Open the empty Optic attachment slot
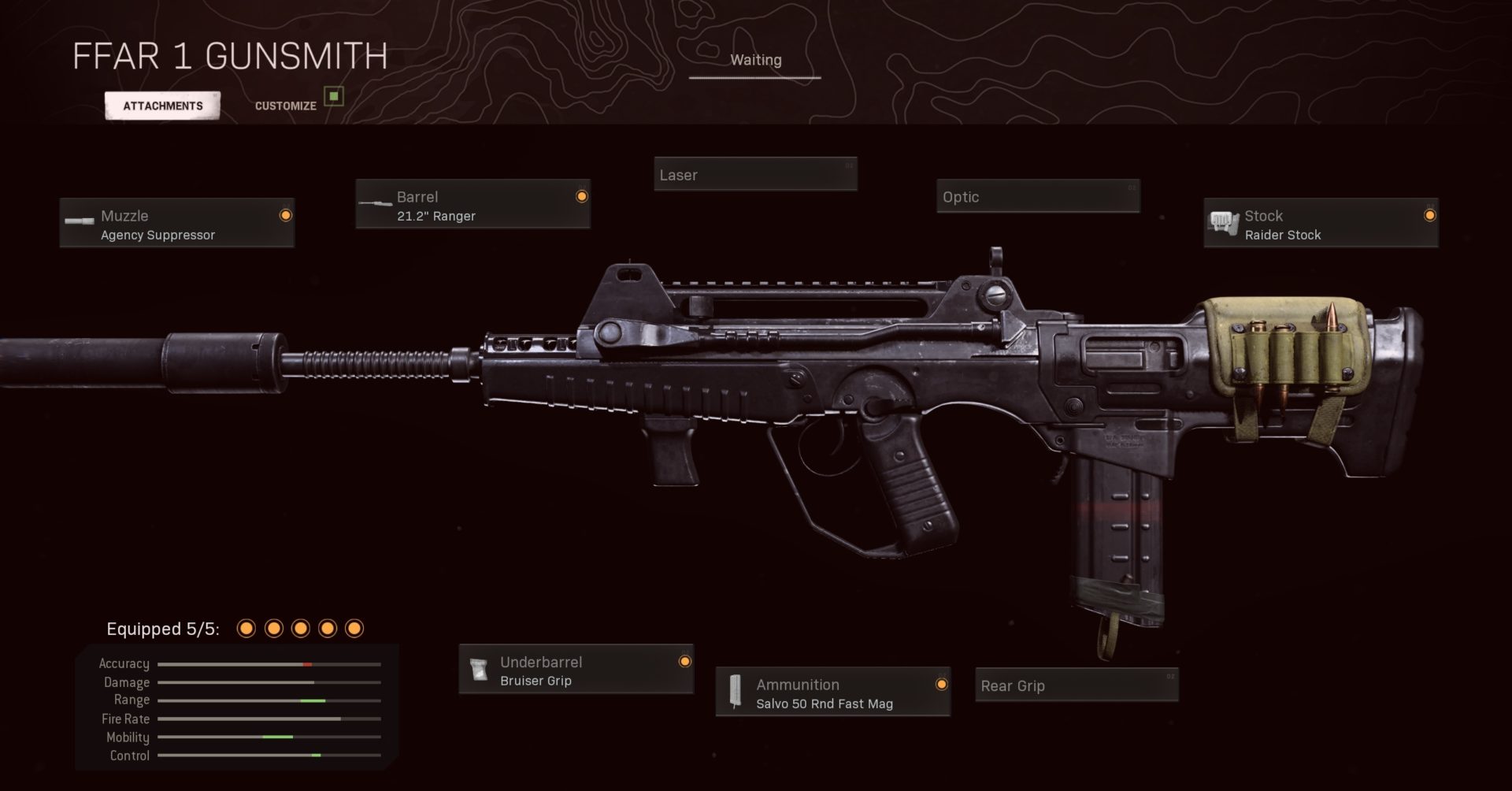This screenshot has width=1512, height=791. coord(1037,197)
